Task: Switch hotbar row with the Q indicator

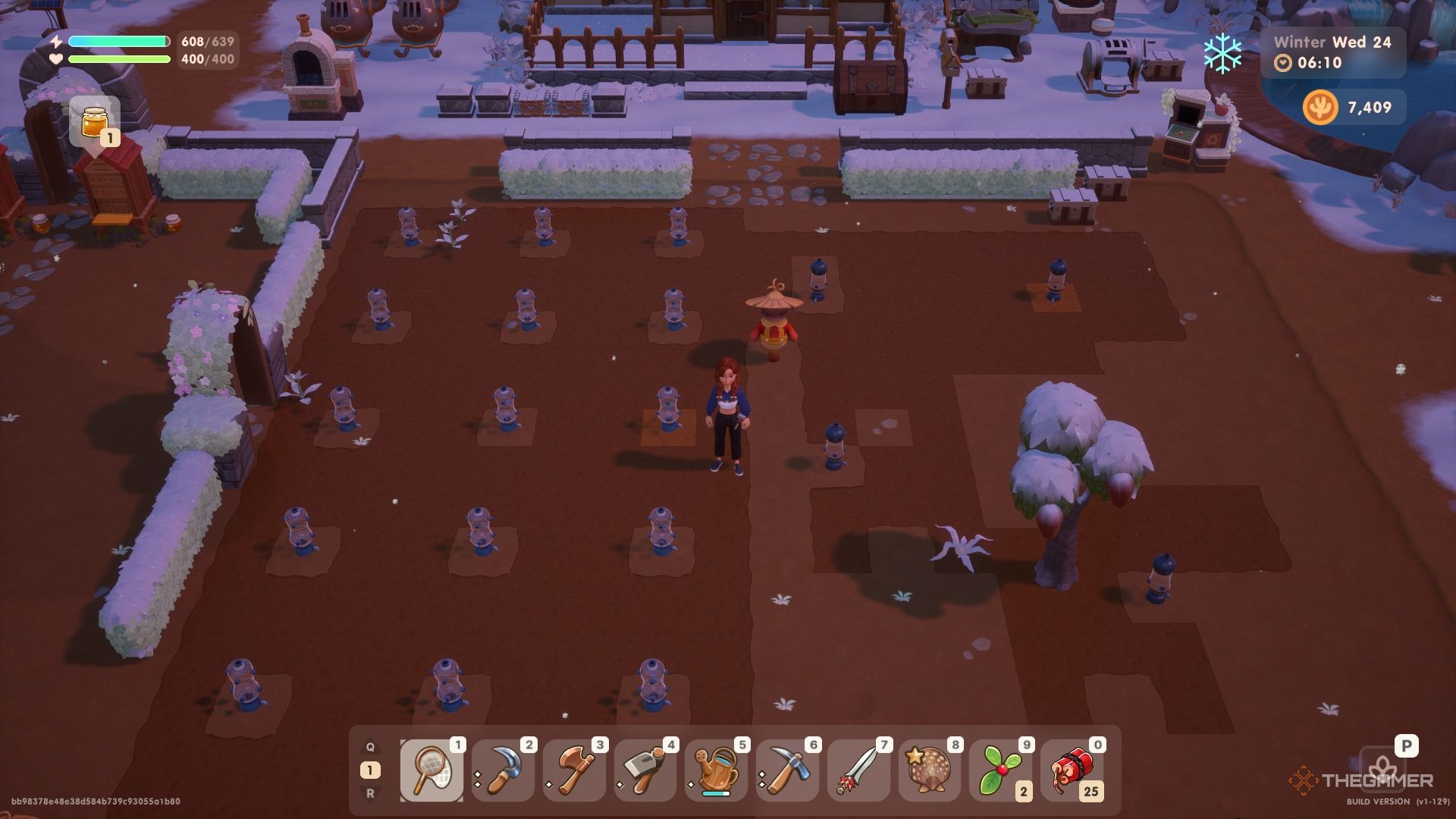Action: pyautogui.click(x=369, y=746)
